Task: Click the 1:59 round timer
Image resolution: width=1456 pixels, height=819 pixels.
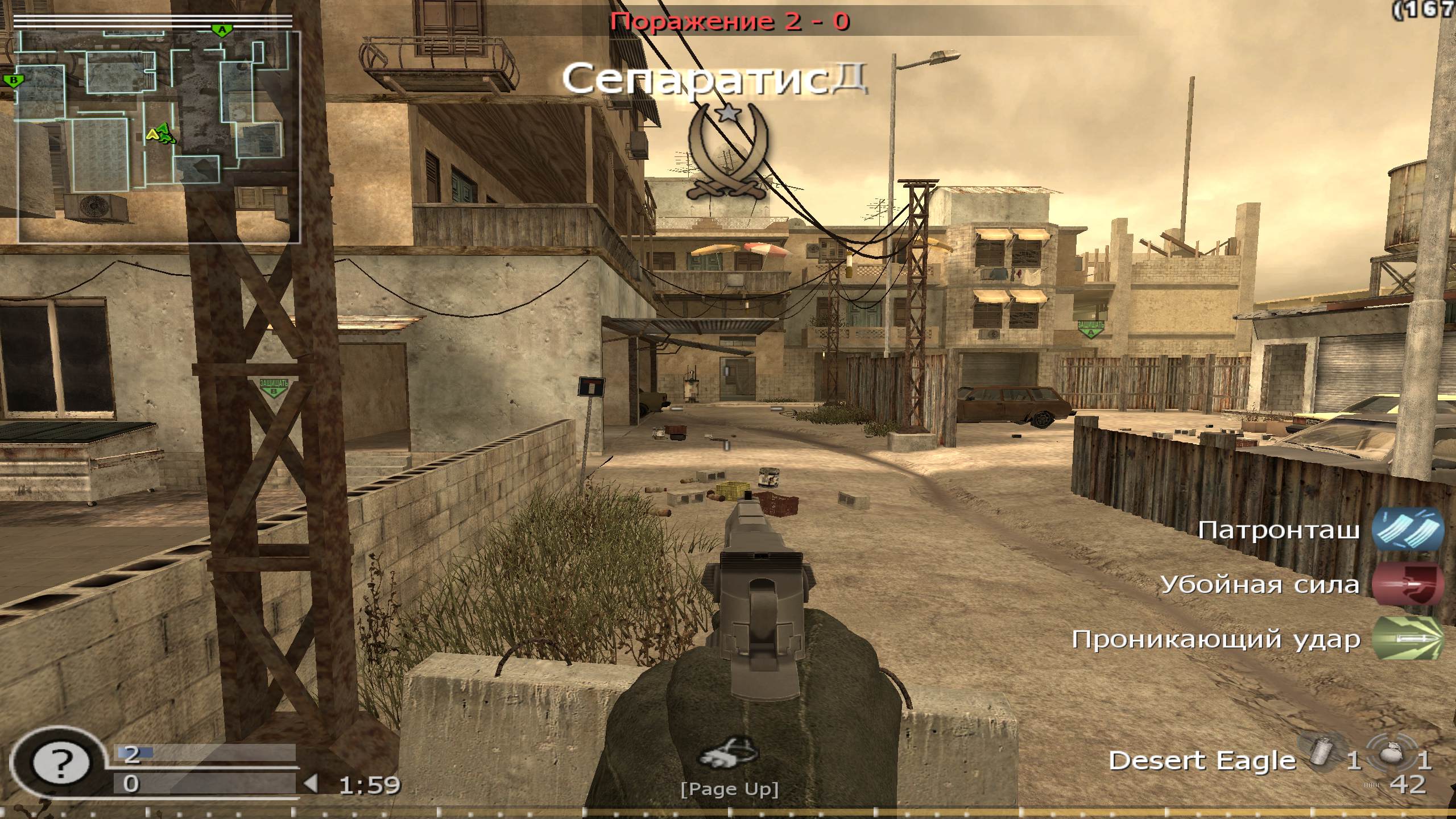Action: (367, 783)
